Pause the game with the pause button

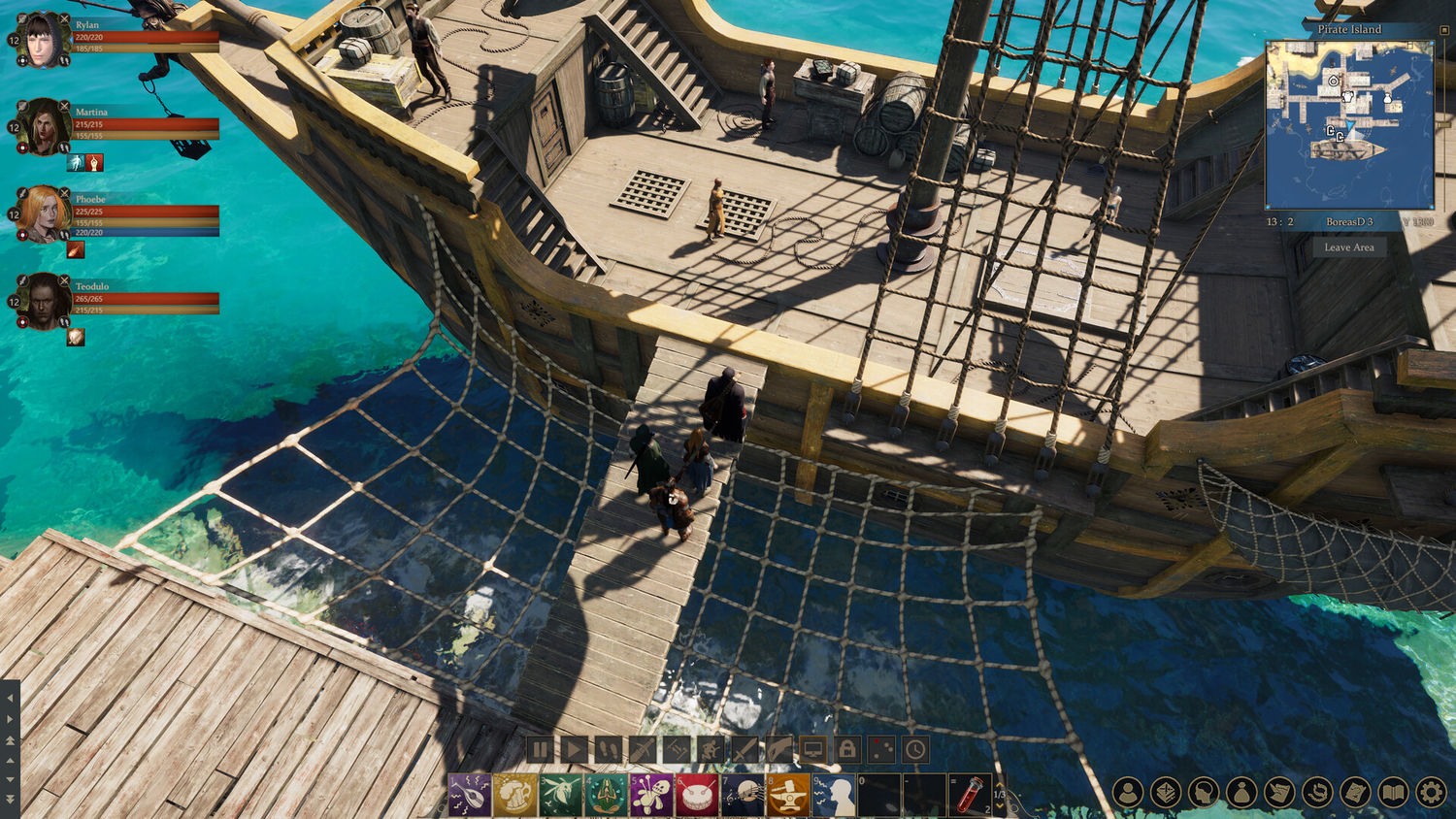[541, 749]
